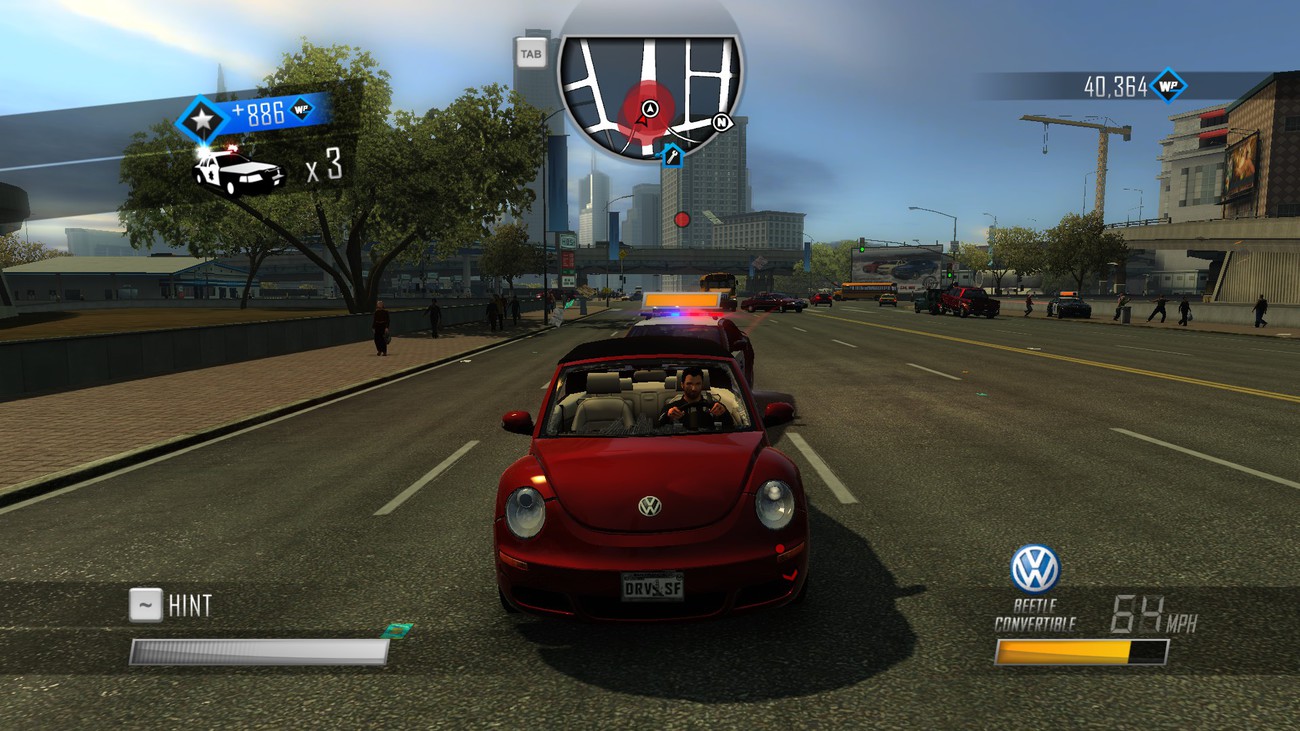Select the wrench garage marker on minimap
1300x731 pixels.
(672, 155)
